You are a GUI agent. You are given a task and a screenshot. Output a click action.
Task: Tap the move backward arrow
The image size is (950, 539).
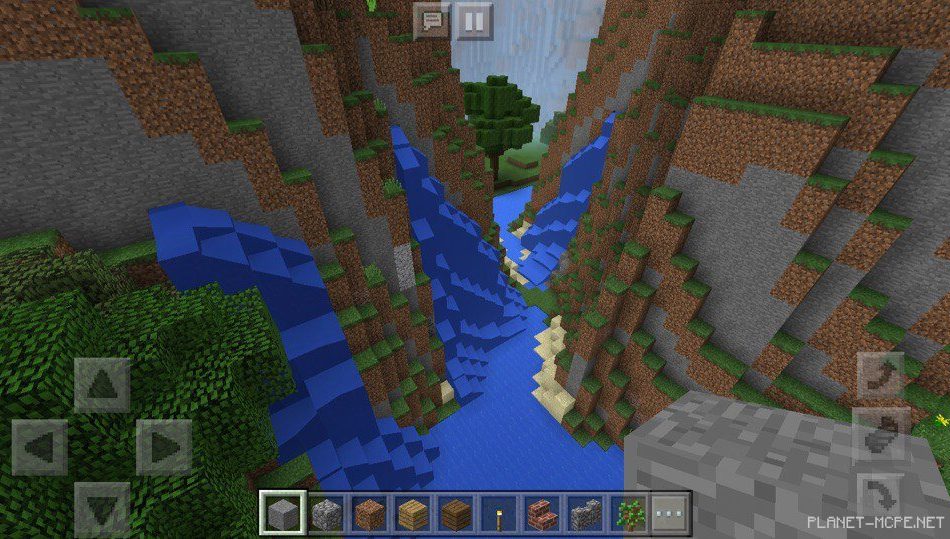click(102, 508)
